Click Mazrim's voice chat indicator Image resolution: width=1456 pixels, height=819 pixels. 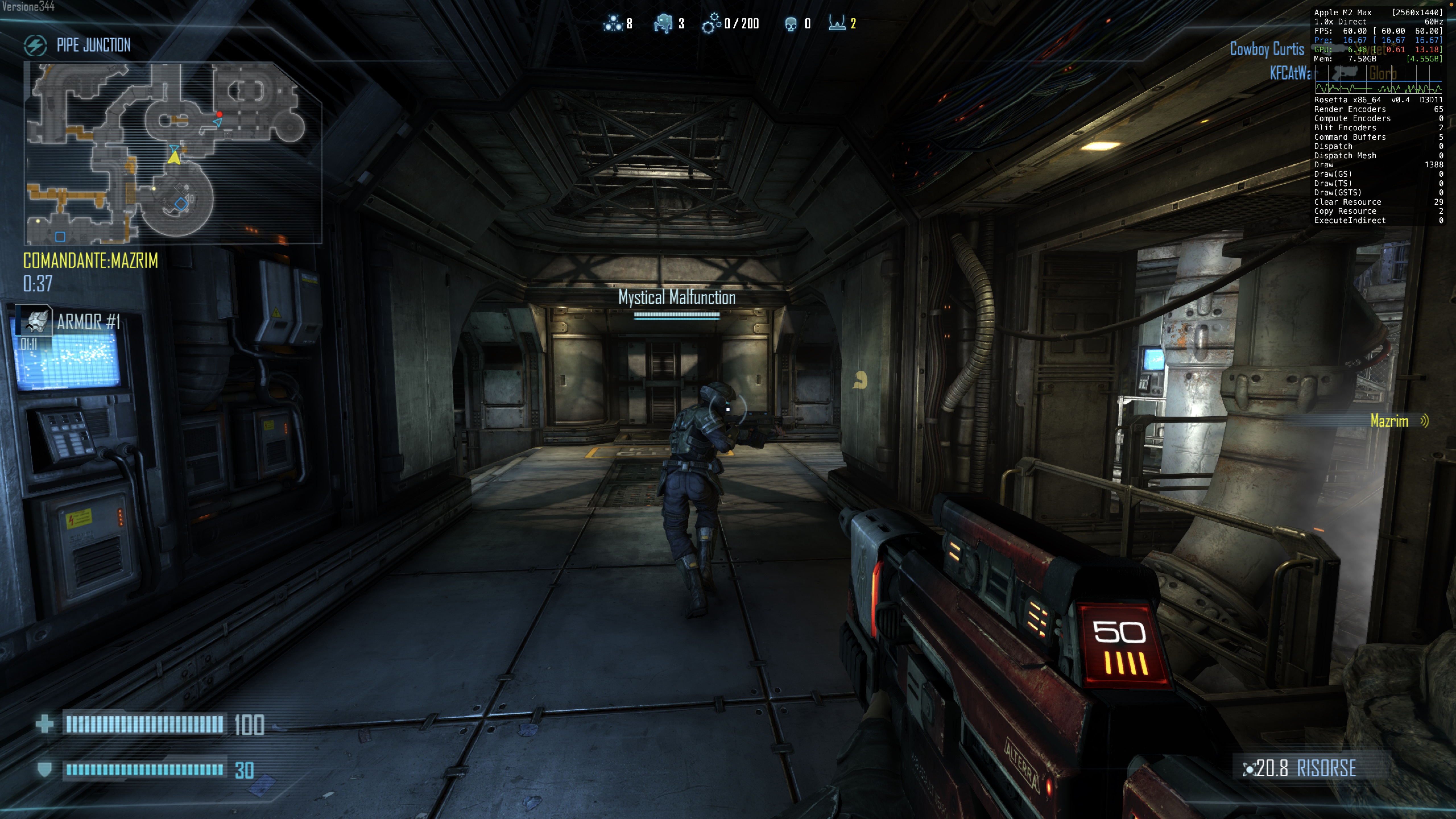point(1424,421)
